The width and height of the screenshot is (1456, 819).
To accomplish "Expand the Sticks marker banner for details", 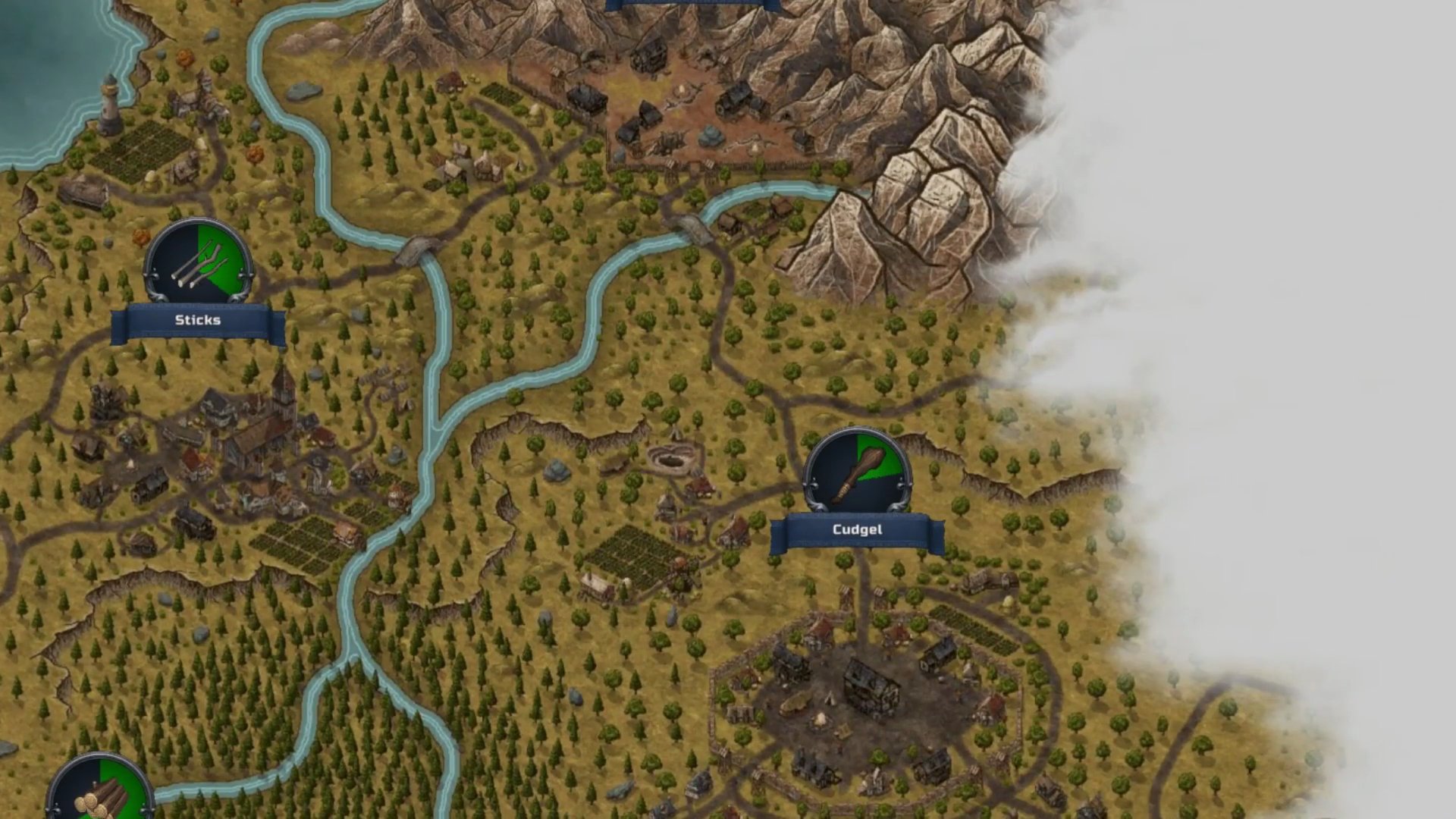I will pos(196,319).
